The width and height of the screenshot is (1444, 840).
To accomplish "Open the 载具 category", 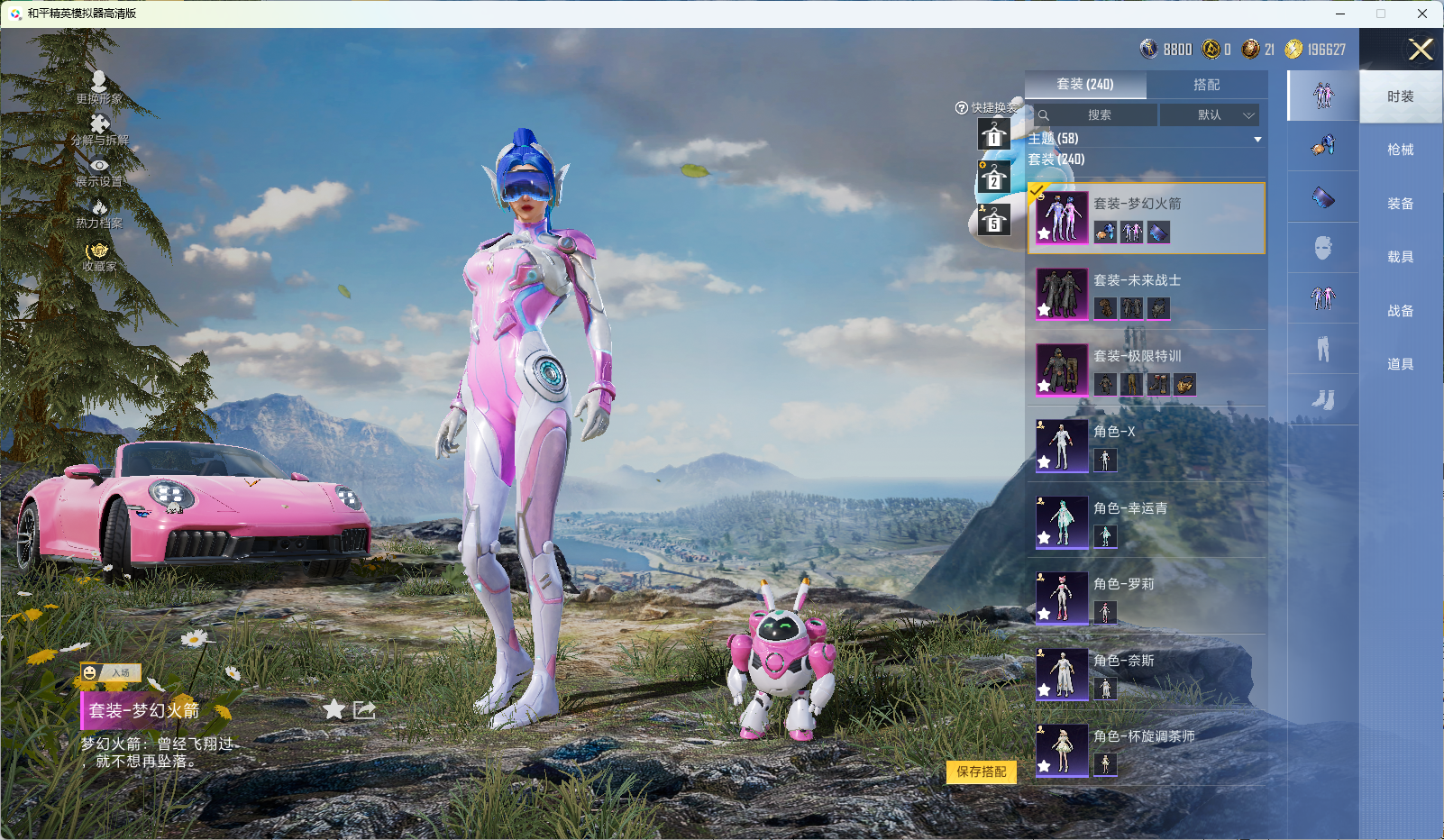I will (x=1400, y=257).
